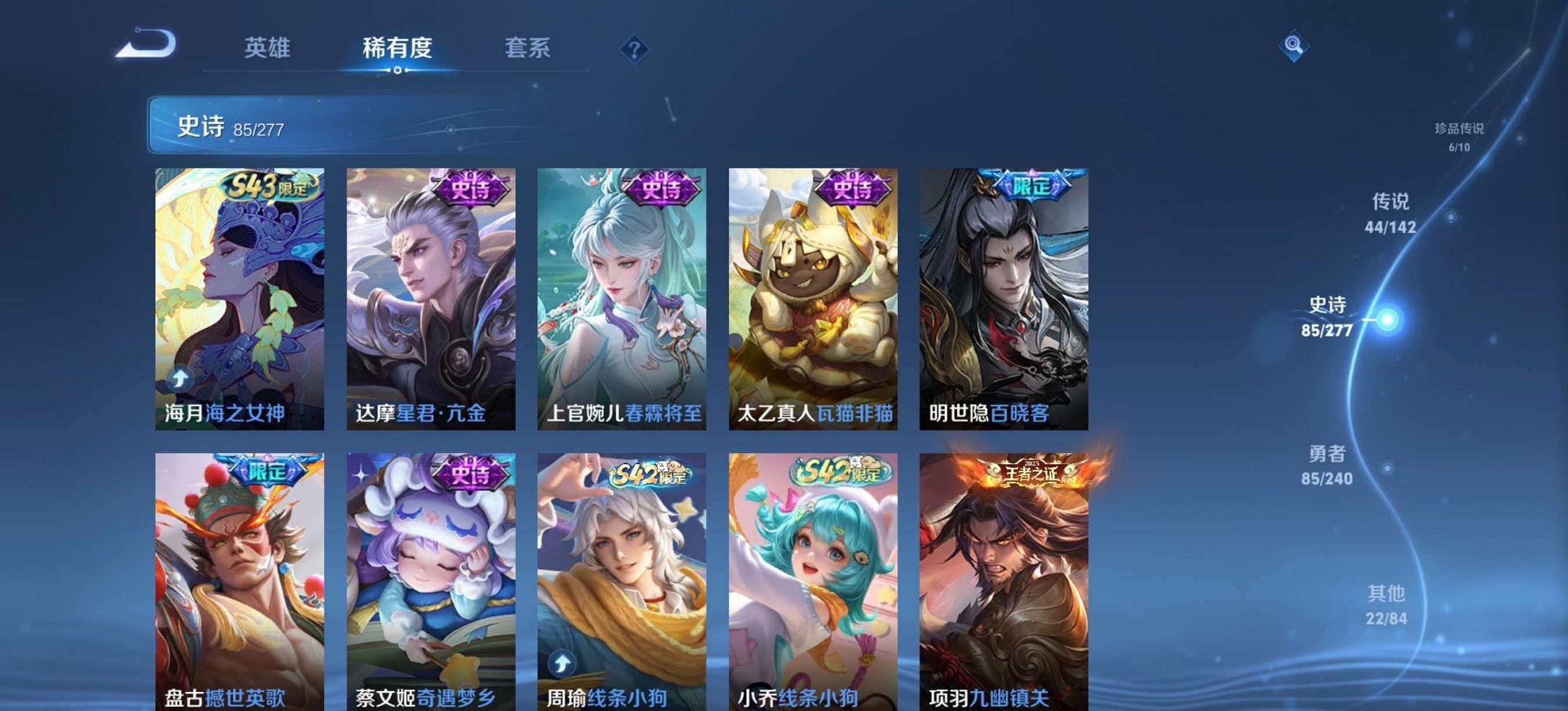The width and height of the screenshot is (1568, 711).
Task: Click the 限定 badge on 明世隐 card
Action: [1033, 183]
